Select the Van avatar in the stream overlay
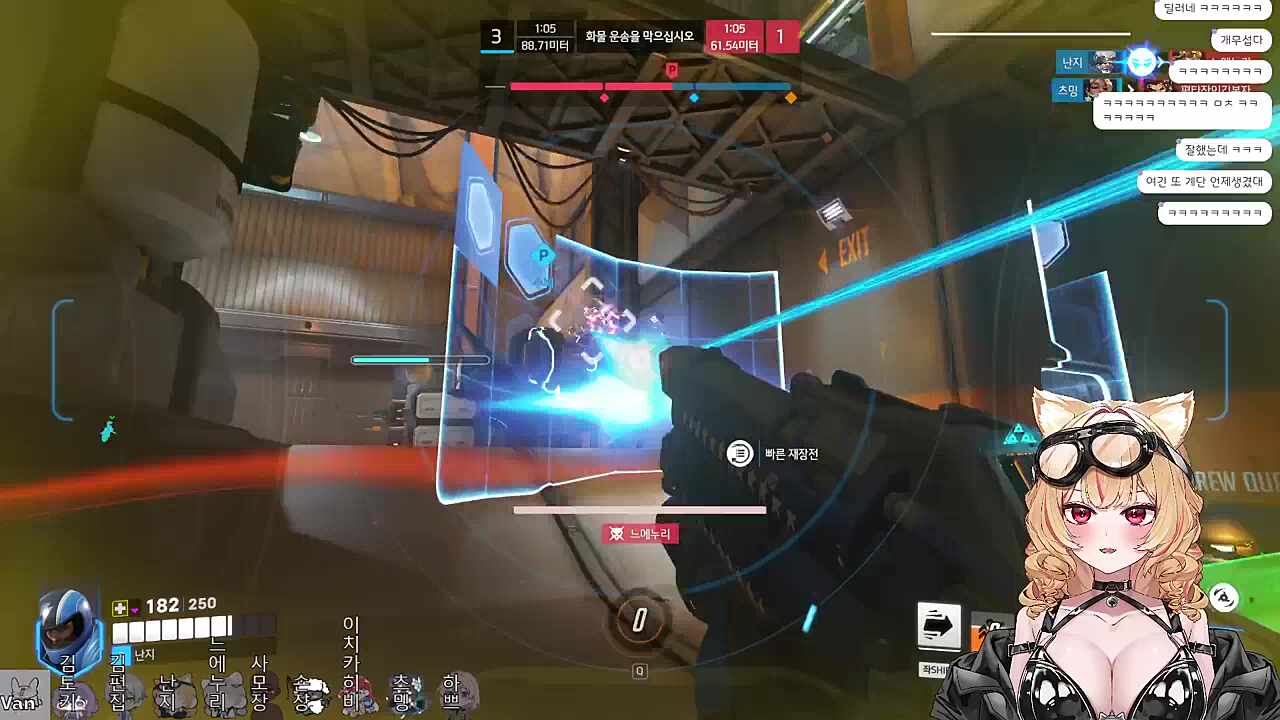The height and width of the screenshot is (720, 1280). (22, 696)
